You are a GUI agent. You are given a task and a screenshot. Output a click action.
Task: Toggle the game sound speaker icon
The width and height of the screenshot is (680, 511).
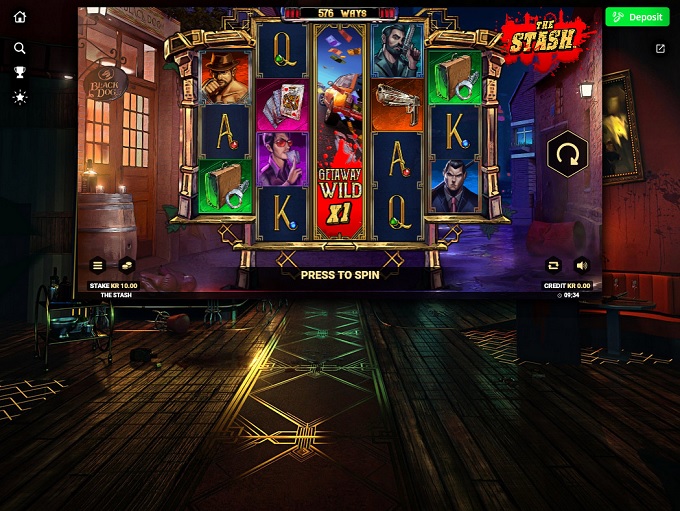[582, 265]
